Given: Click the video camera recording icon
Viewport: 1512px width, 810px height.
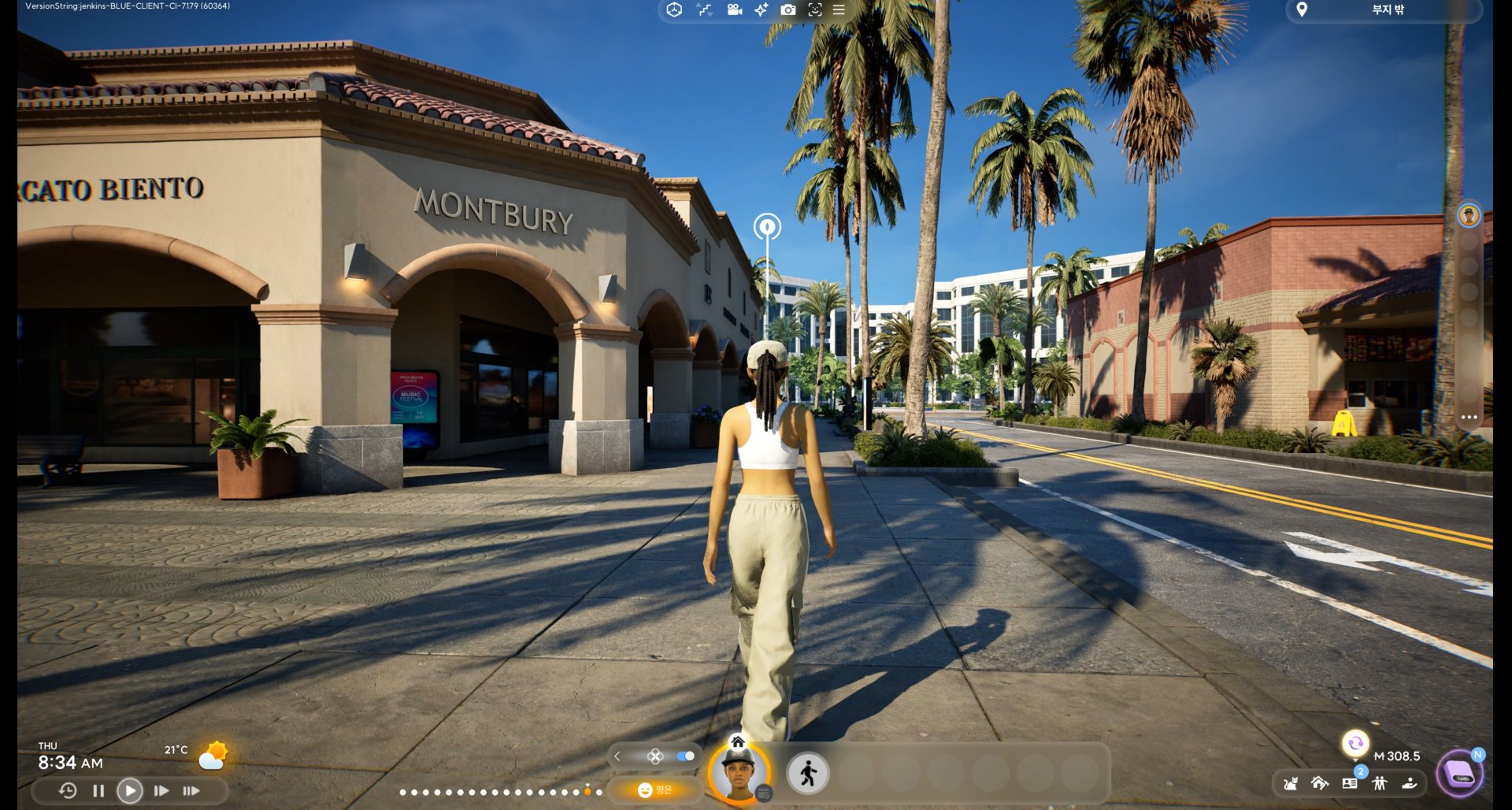Looking at the screenshot, I should point(734,9).
